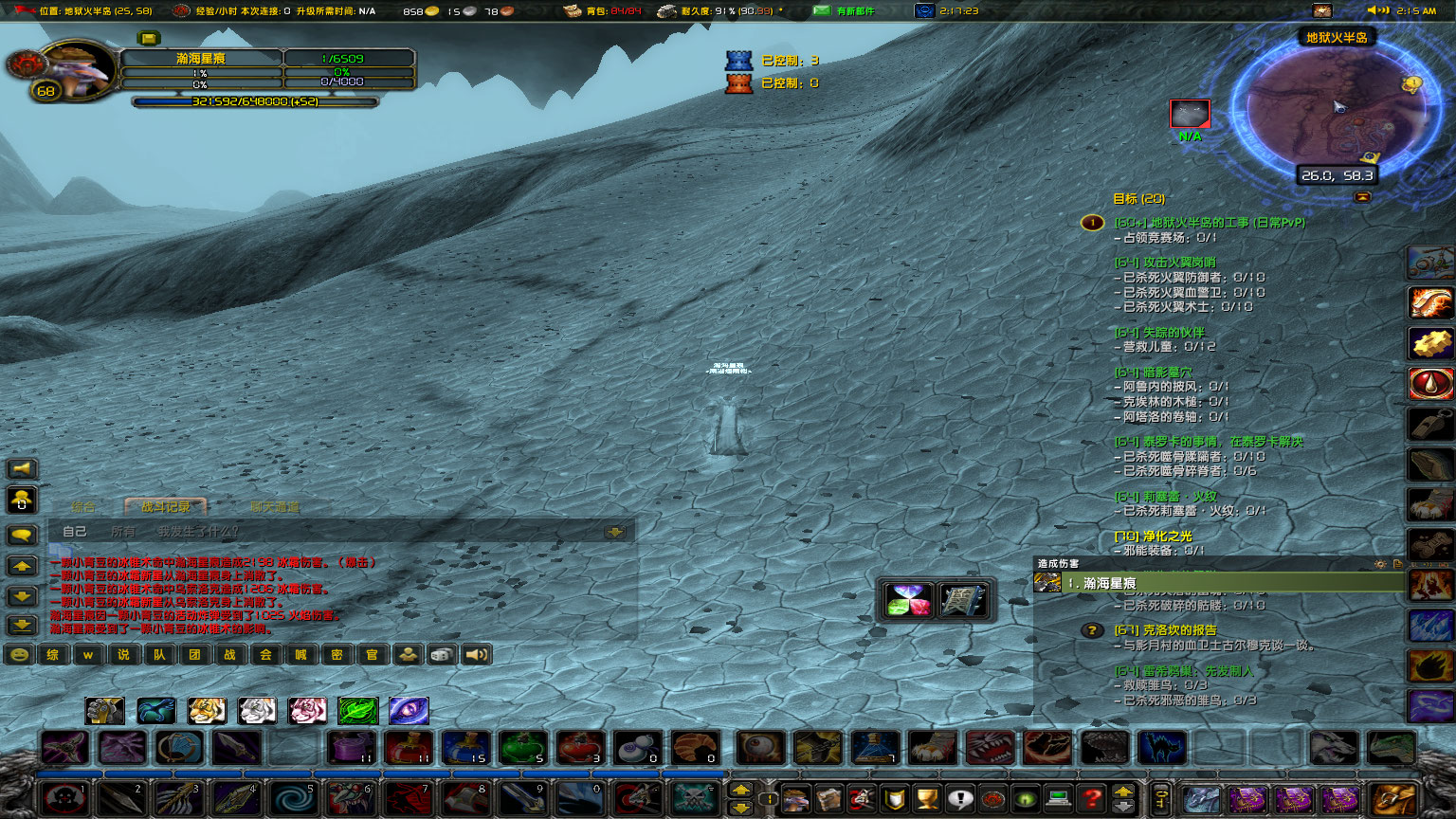Open the backpack (背包) icon in top bar
This screenshot has width=1456, height=819.
(572, 11)
